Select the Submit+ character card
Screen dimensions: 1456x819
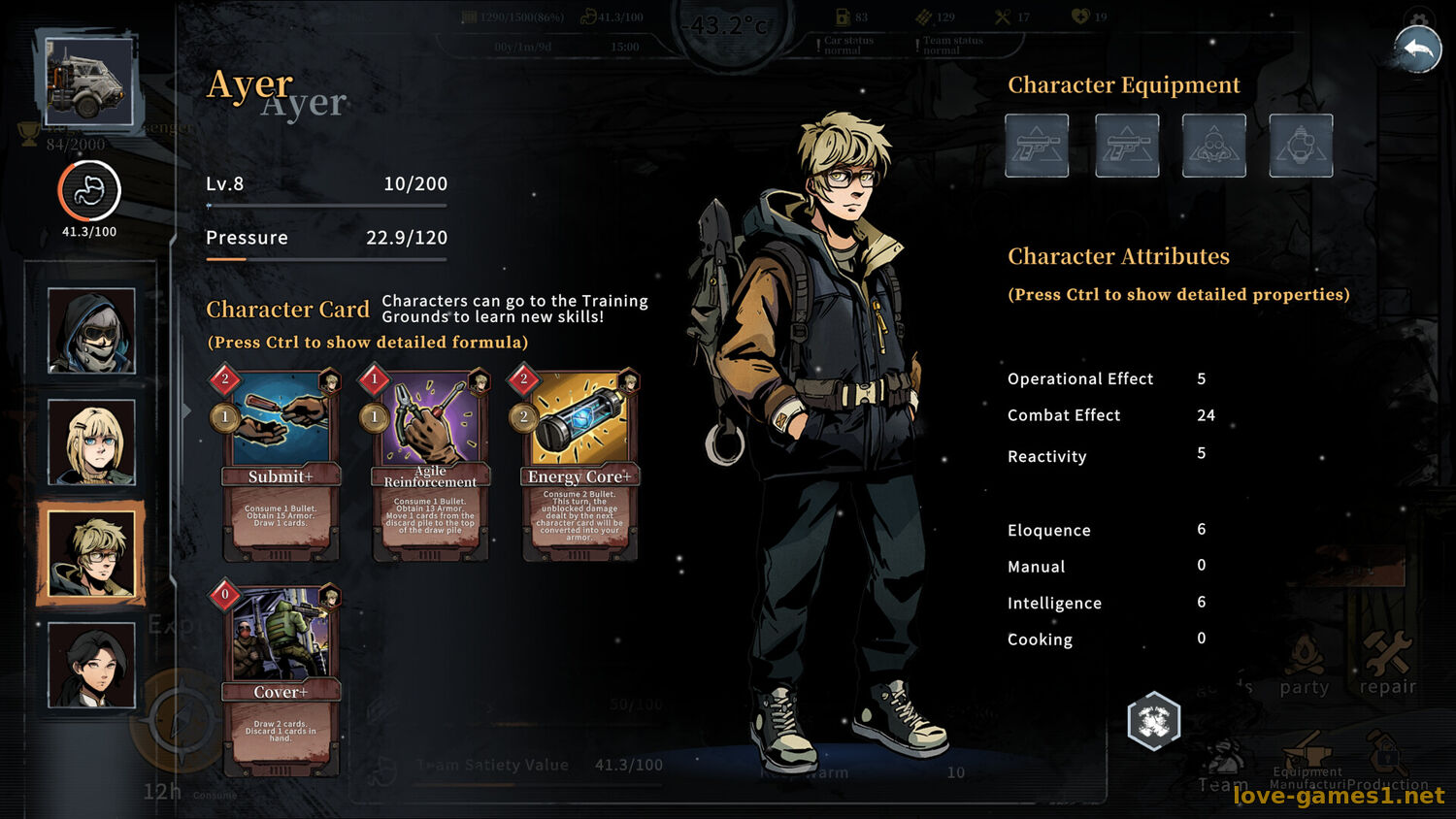[x=281, y=466]
